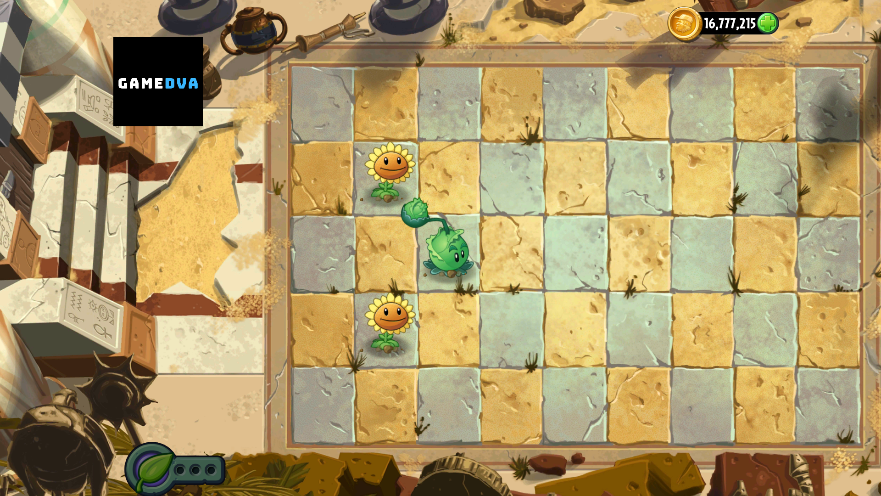Activate the Plant Food leaf button
881x496 pixels.
152,468
